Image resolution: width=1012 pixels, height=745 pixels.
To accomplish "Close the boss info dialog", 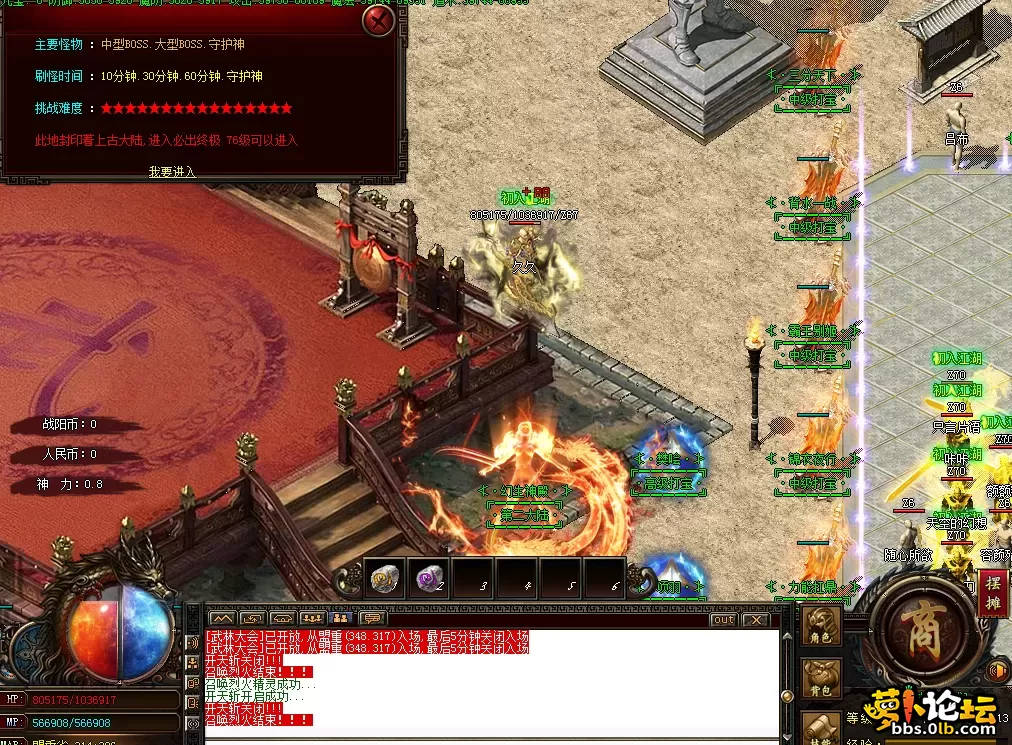I will point(379,20).
